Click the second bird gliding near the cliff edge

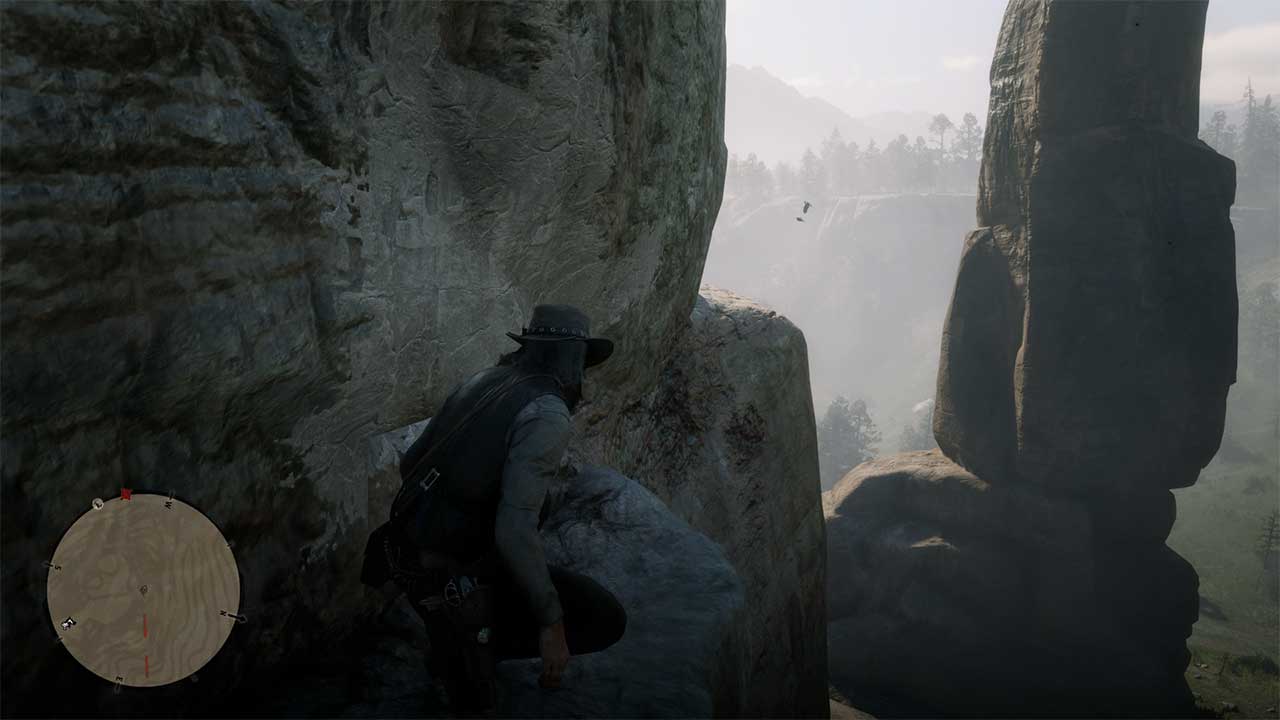[x=799, y=220]
